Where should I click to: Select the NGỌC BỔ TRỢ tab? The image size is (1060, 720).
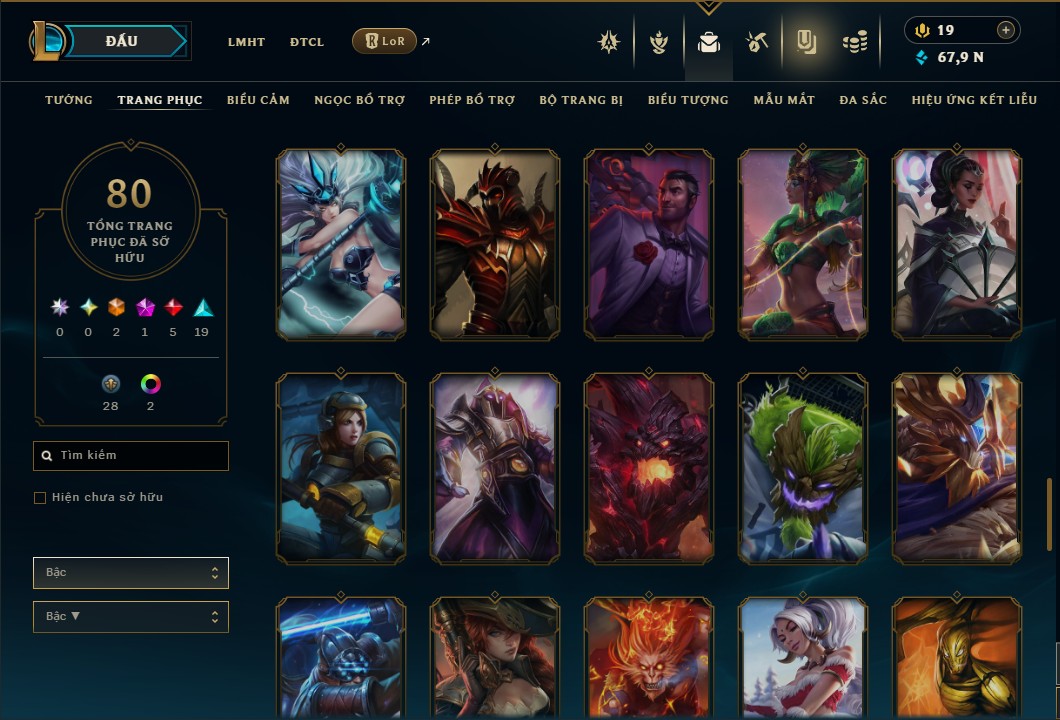tap(359, 100)
